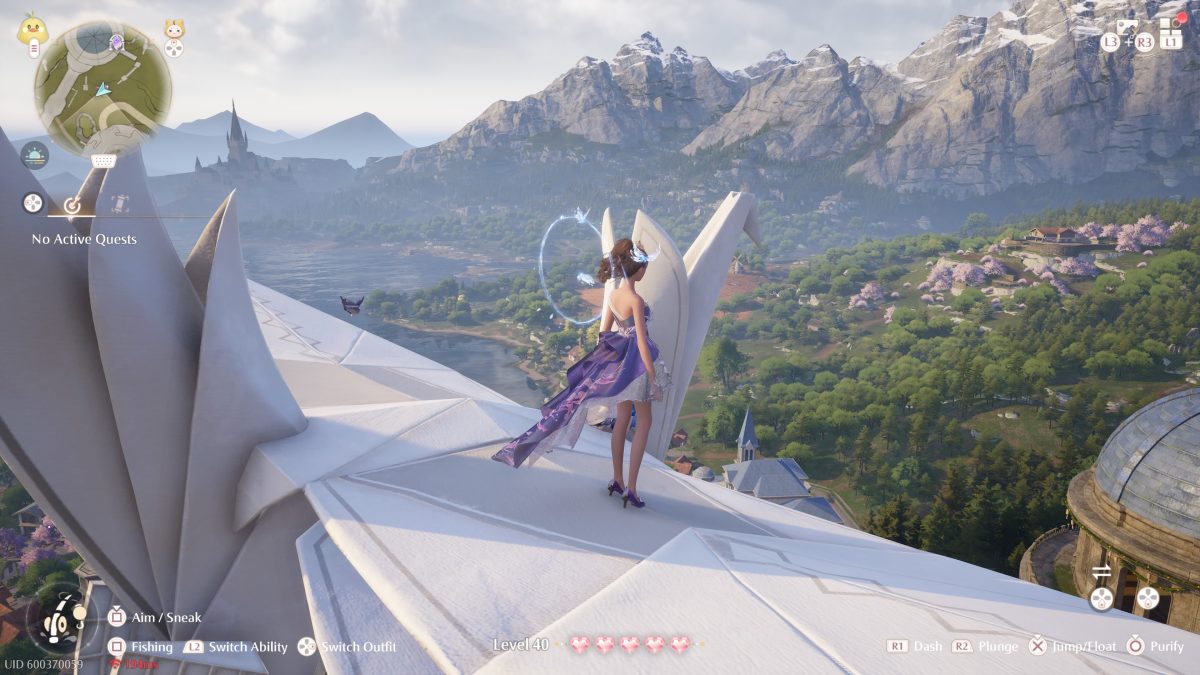Open the blonde cat-eared character icon
Viewport: 1200px width, 675px height.
(174, 29)
